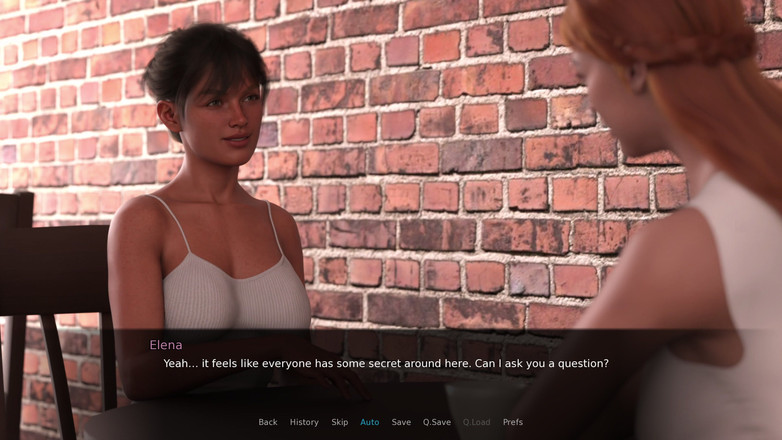Quick load with Q.Load
The width and height of the screenshot is (782, 440).
pyautogui.click(x=477, y=422)
